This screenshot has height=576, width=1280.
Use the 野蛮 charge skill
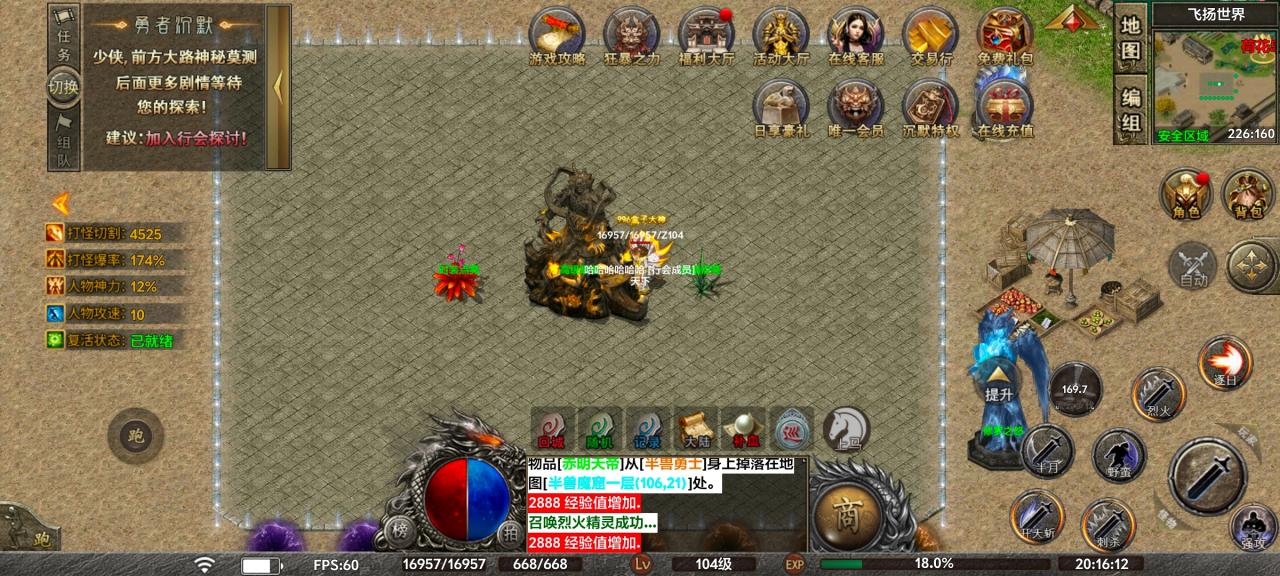tap(1118, 454)
